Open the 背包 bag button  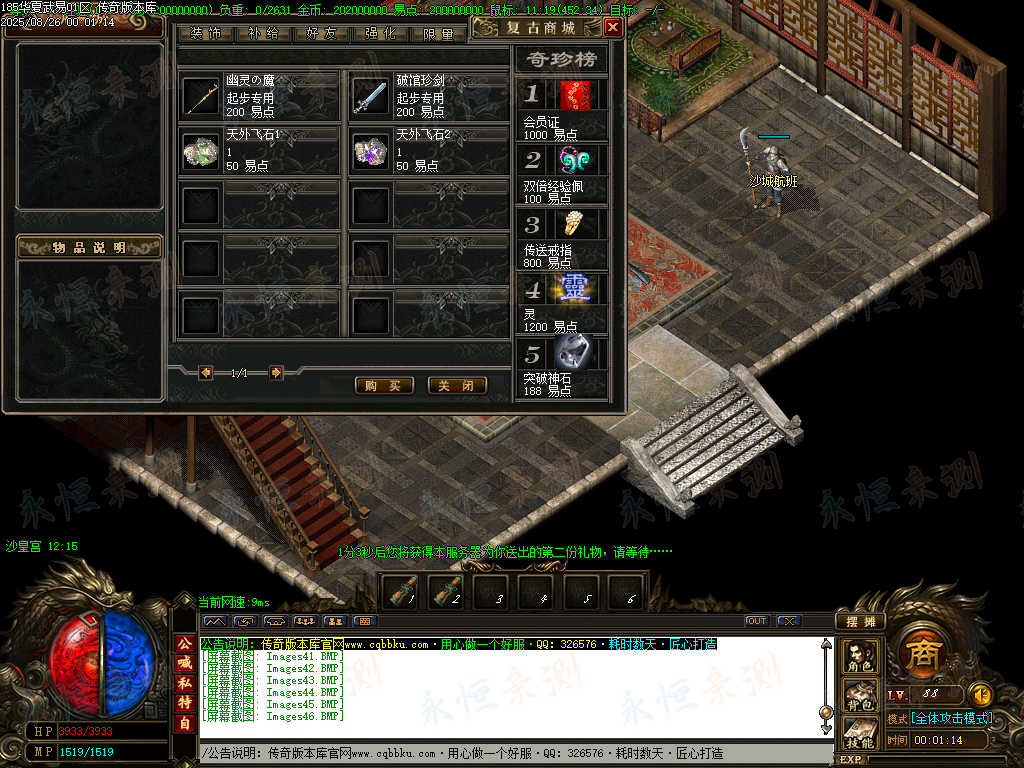859,694
